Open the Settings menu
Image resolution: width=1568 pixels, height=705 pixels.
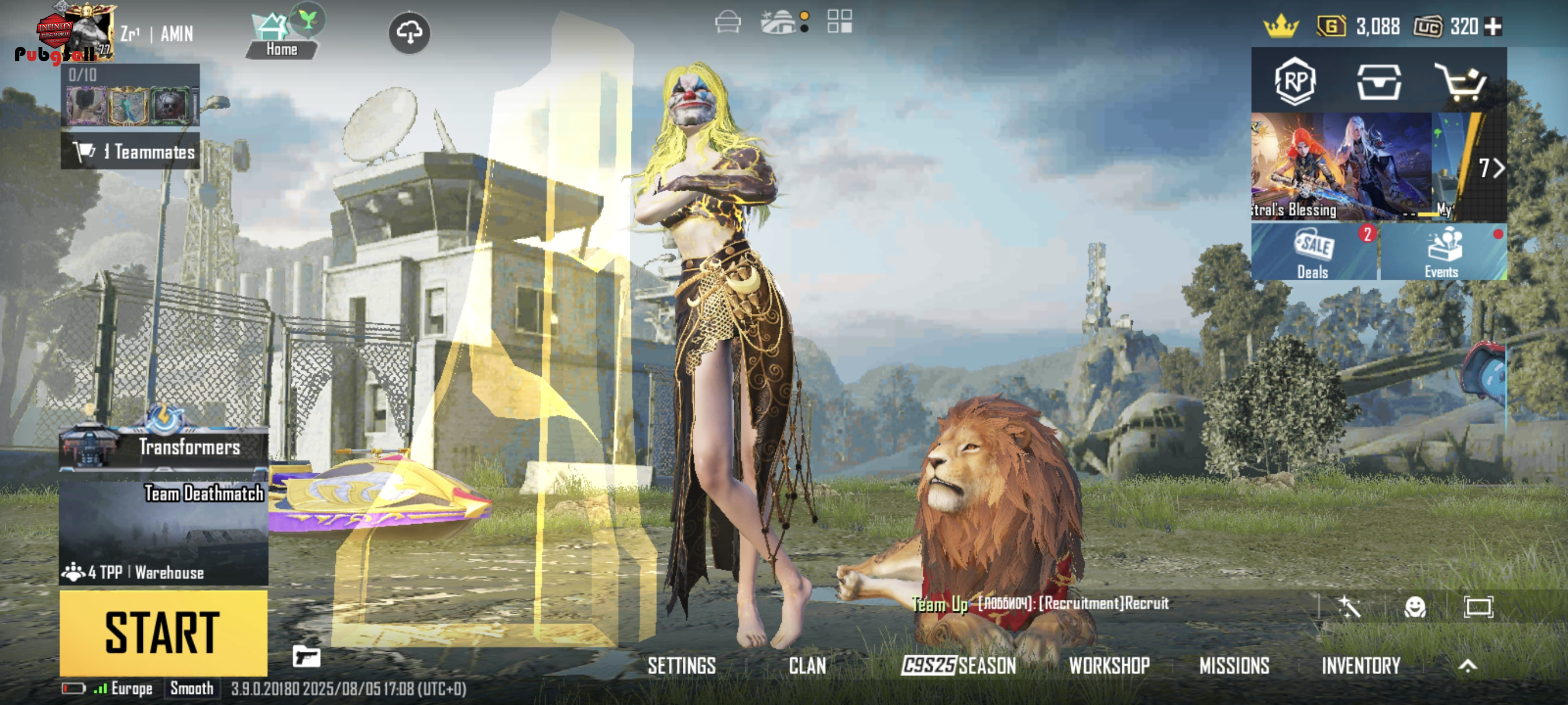(681, 666)
